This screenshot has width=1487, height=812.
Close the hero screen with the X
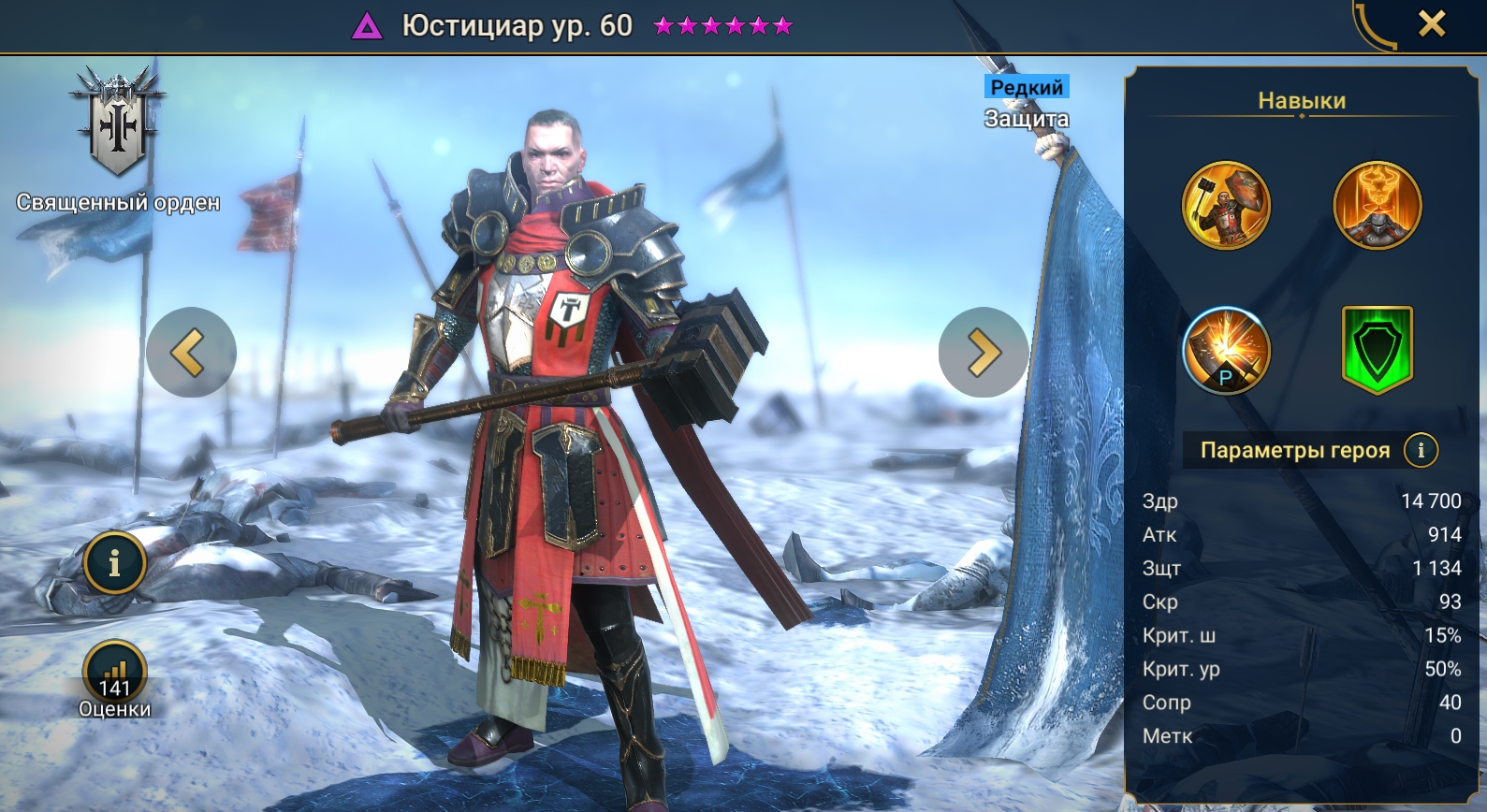(1431, 24)
